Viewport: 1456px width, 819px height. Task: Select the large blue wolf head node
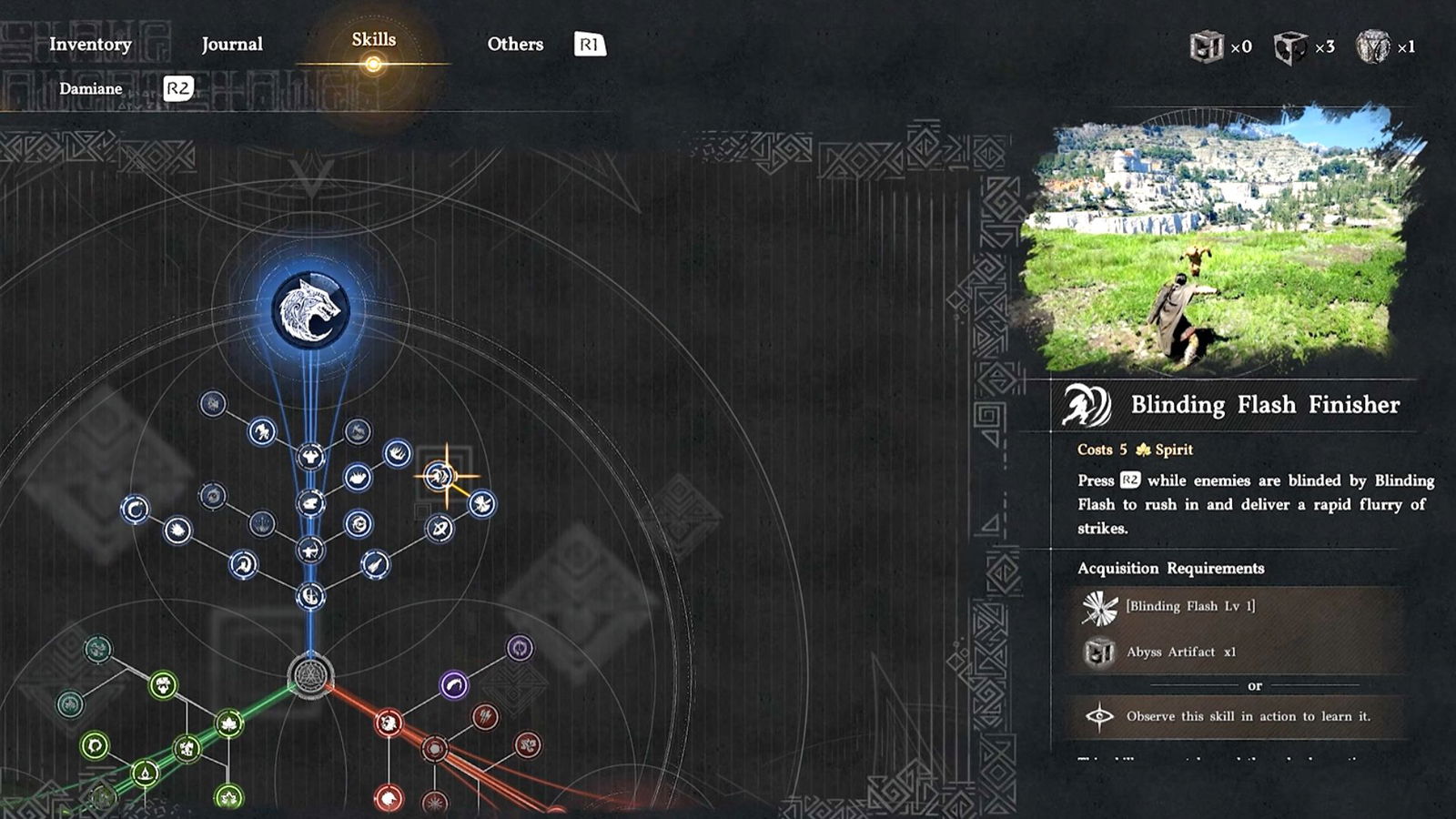[x=310, y=310]
